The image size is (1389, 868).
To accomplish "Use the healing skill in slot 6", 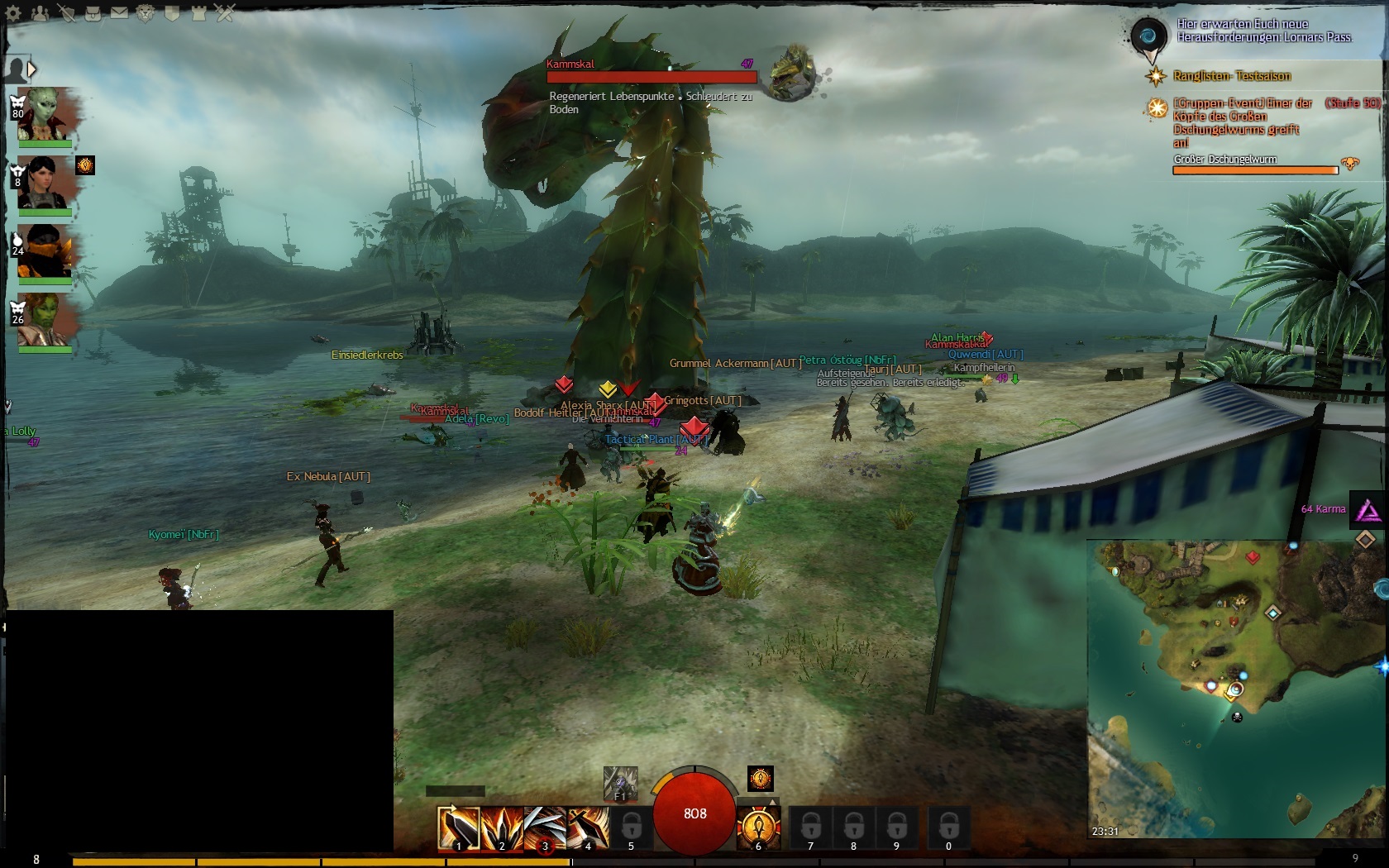I will [x=758, y=827].
